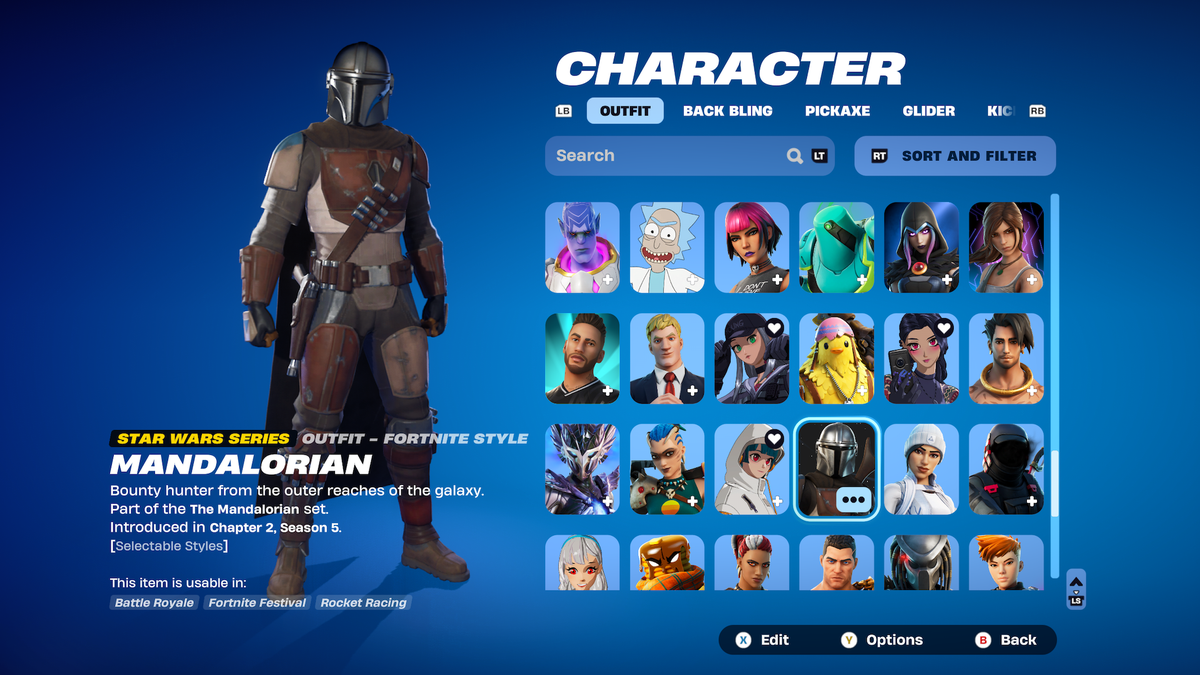Go back from the Character screen
This screenshot has width=1200, height=675.
pyautogui.click(x=1008, y=640)
